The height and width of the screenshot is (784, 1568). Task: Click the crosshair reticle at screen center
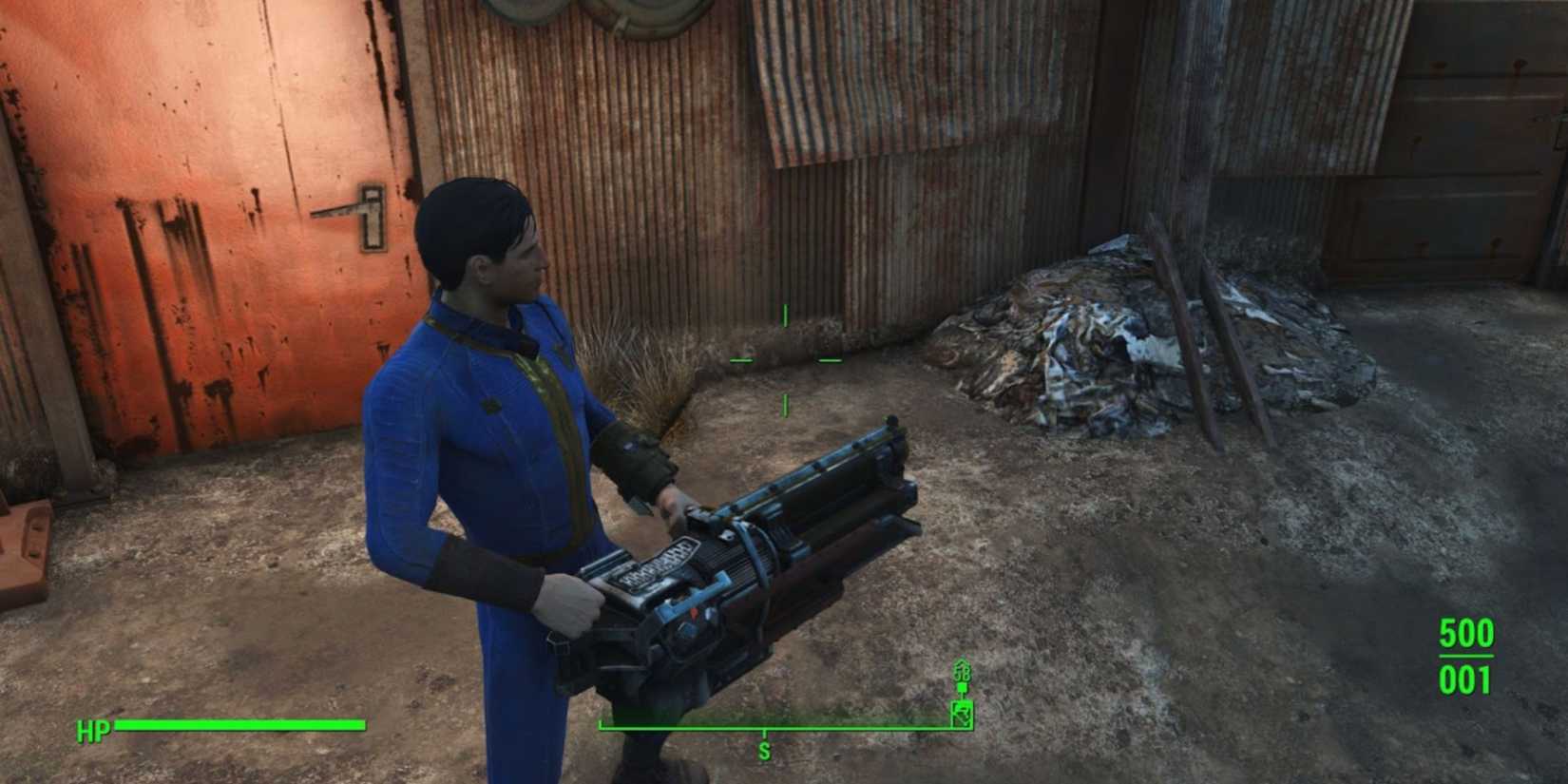coord(785,360)
